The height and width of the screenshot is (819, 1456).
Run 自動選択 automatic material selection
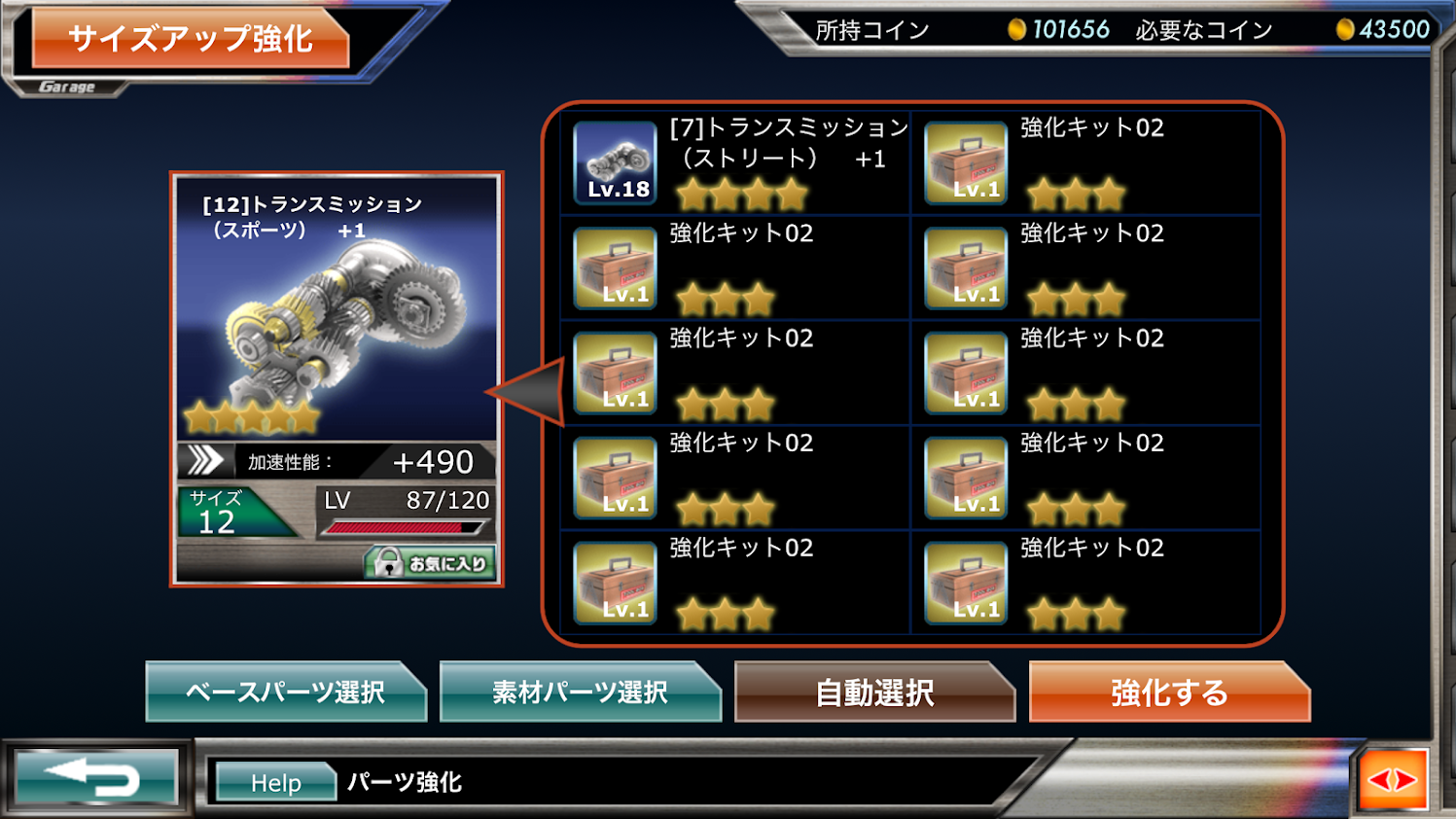pyautogui.click(x=872, y=693)
